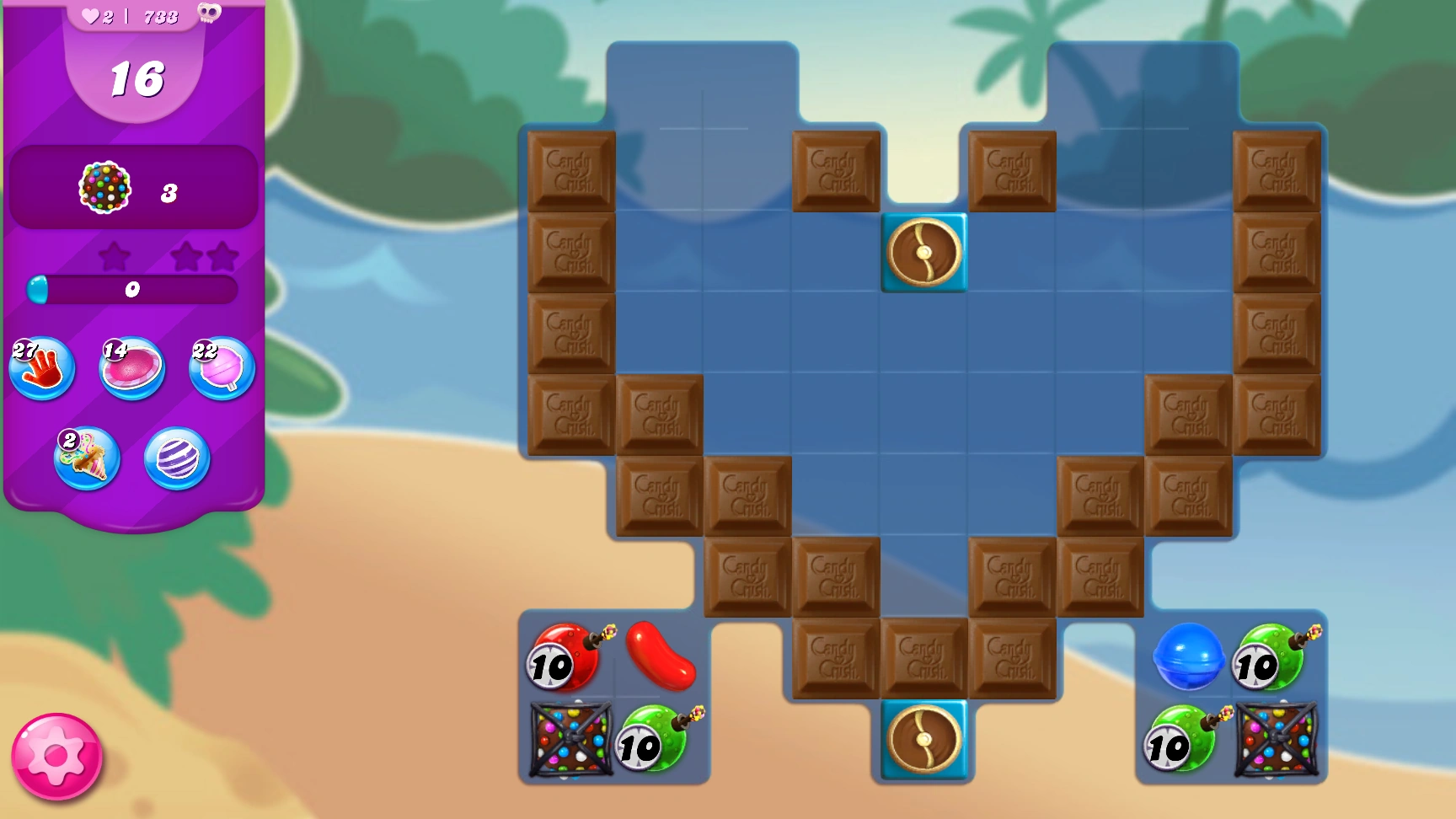This screenshot has height=819, width=1456.
Task: Select the coconut wheel near the heart's top
Action: (923, 253)
